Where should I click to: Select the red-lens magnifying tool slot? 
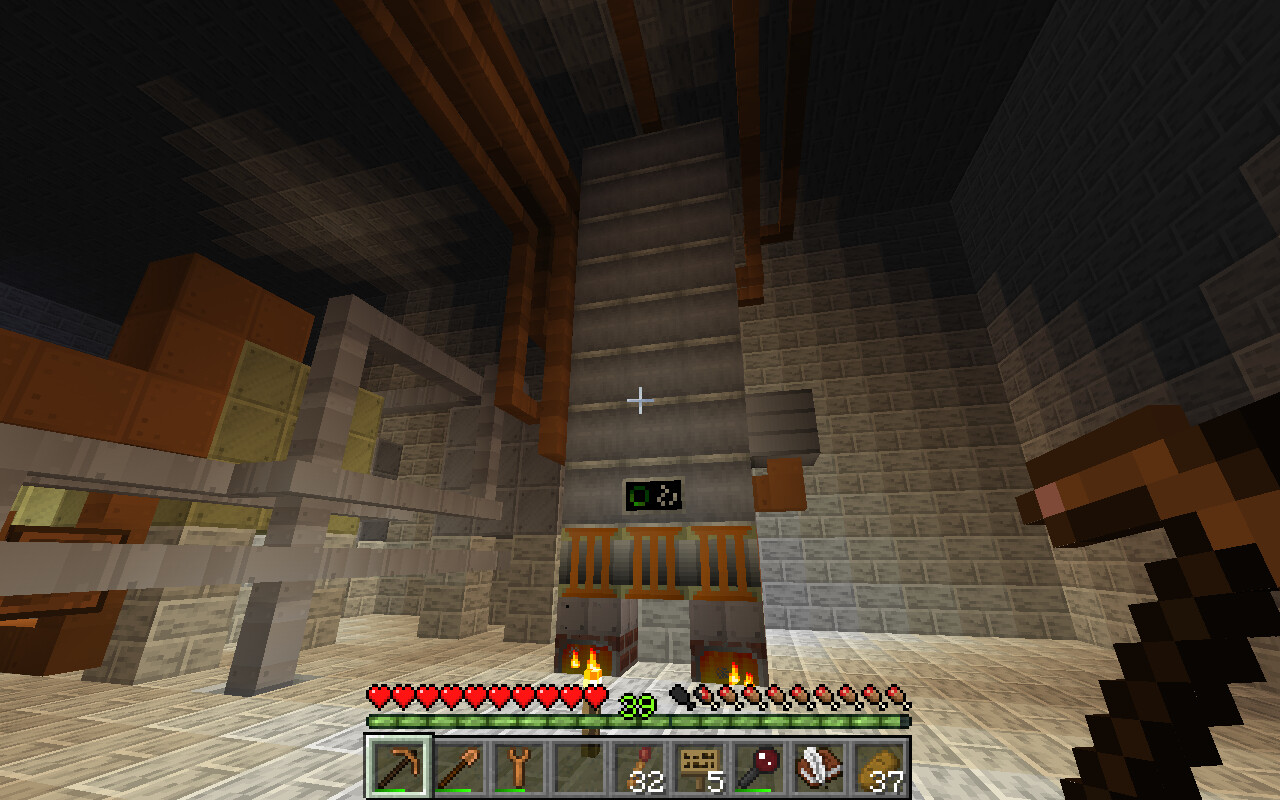point(759,768)
